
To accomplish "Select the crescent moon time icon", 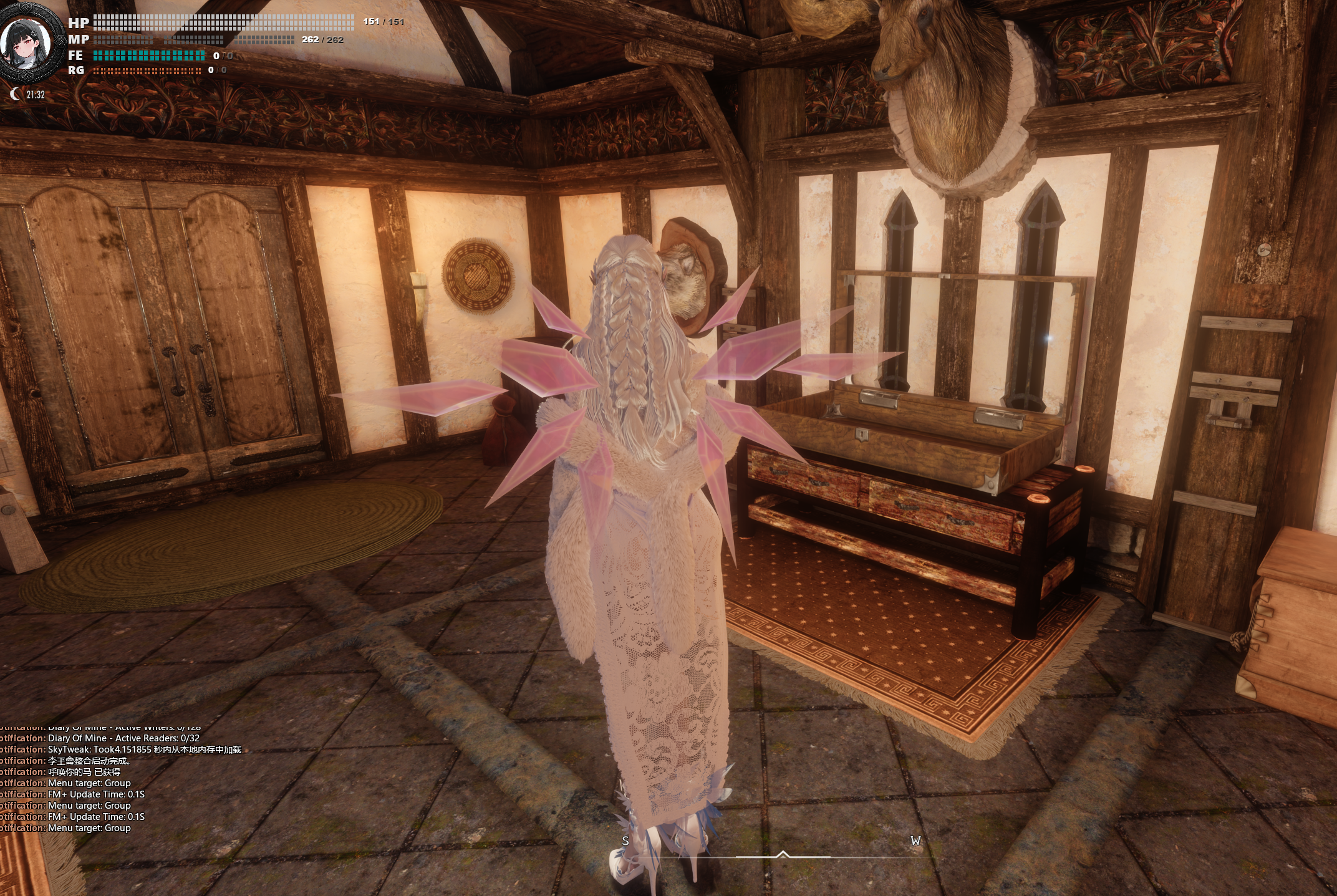I will click(x=15, y=94).
